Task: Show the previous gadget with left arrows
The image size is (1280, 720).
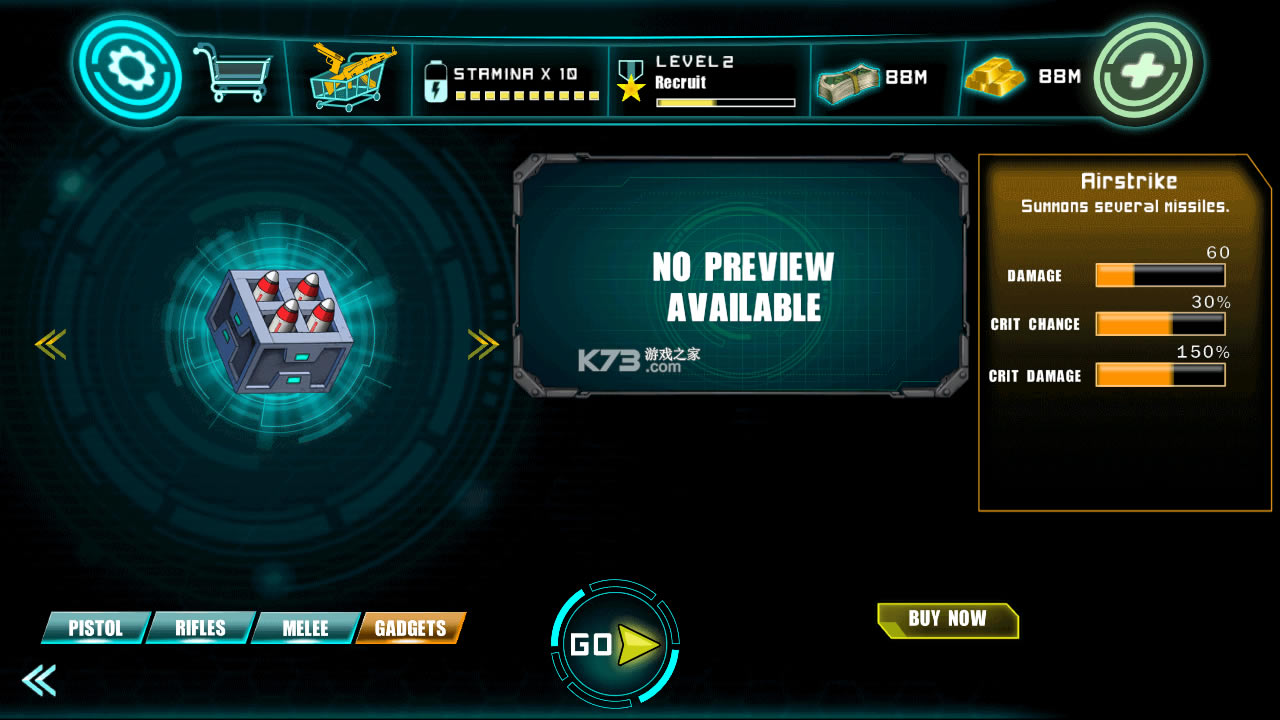Action: [x=50, y=345]
